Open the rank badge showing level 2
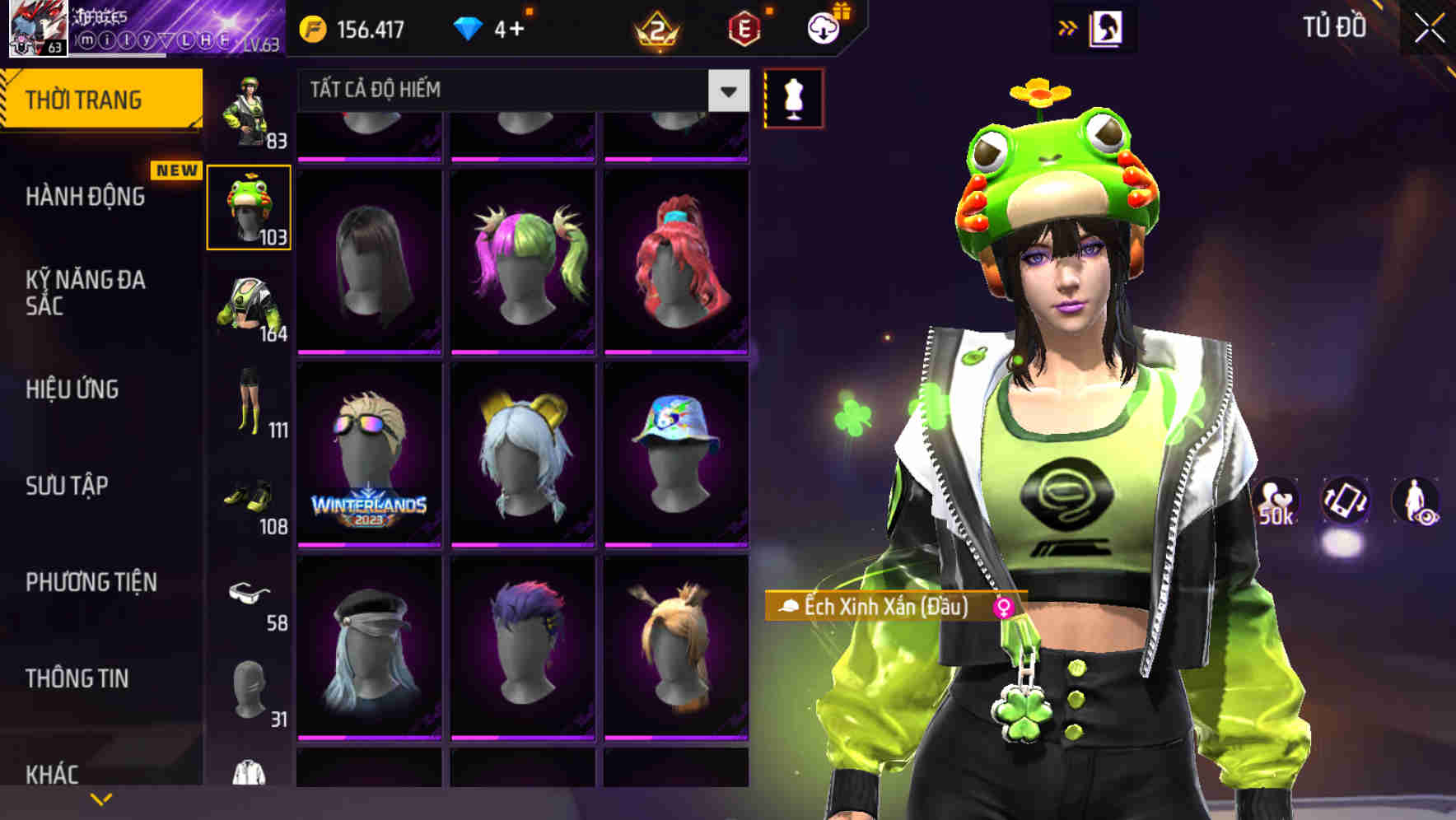 (x=655, y=29)
